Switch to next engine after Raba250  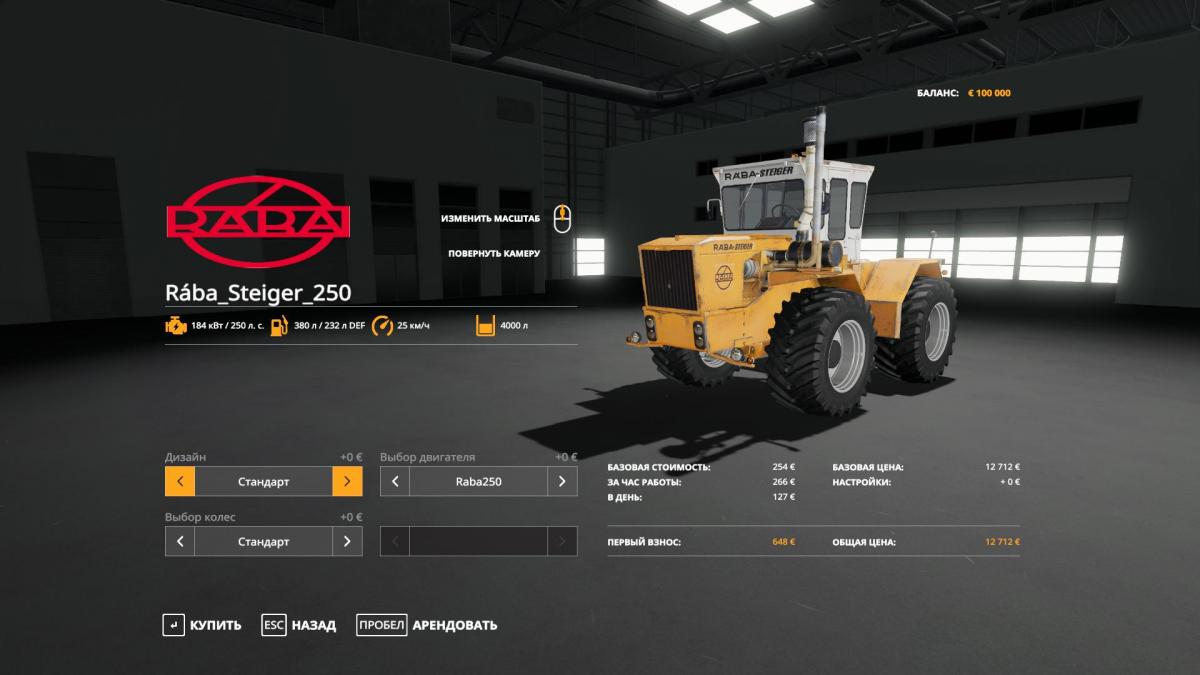[x=562, y=481]
